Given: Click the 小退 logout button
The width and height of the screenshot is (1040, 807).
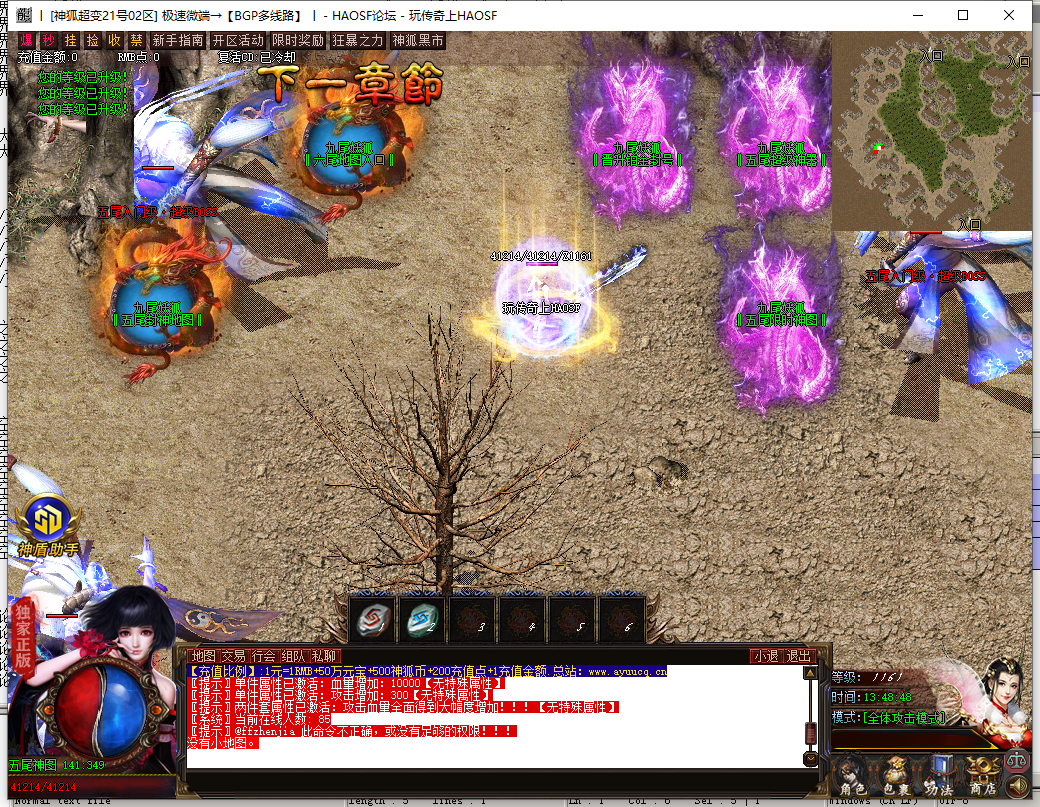Looking at the screenshot, I should (765, 656).
